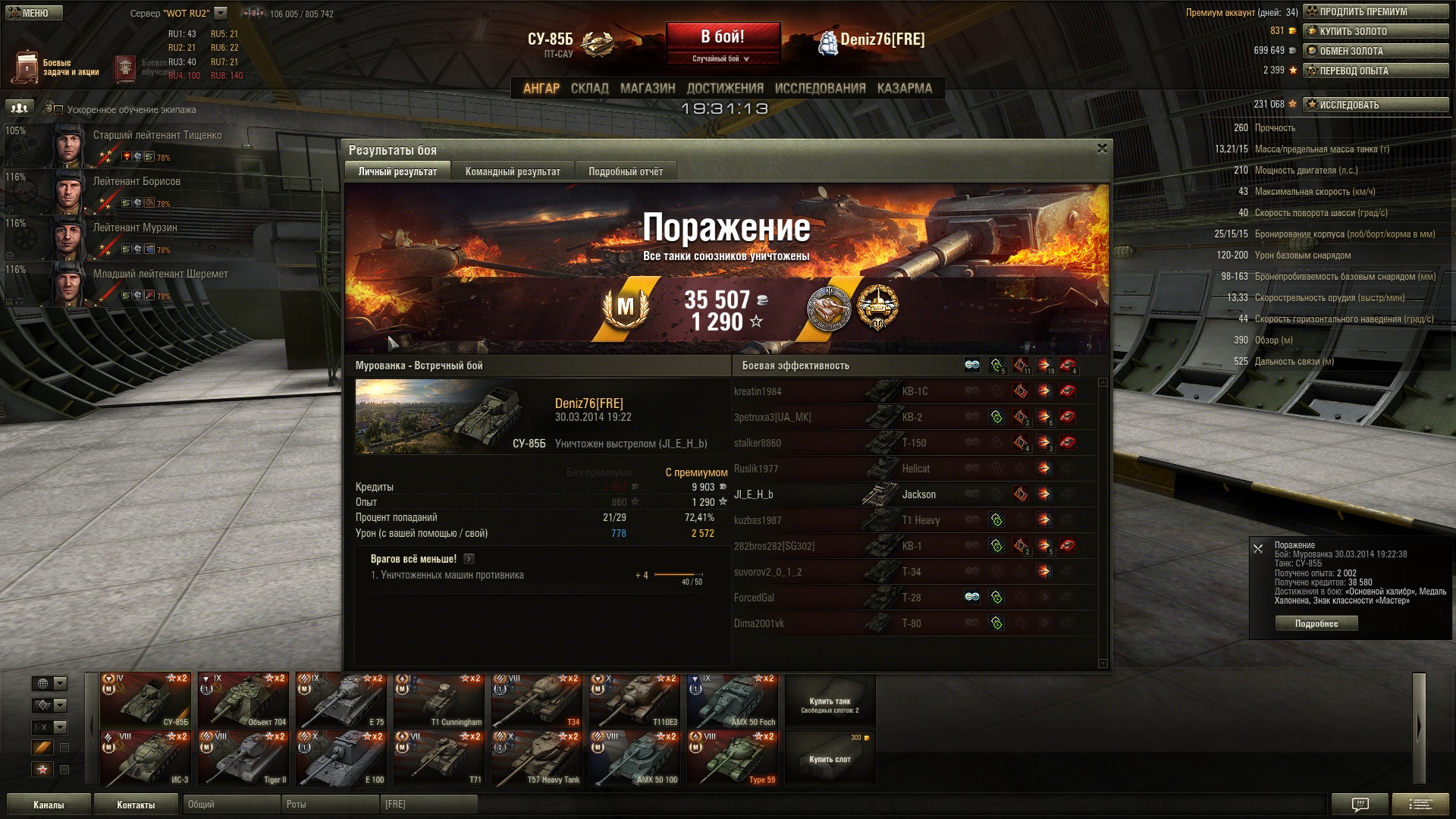This screenshot has width=1456, height=819.
Task: Open the ИССЛЕДОВАНИЯ section
Action: 820,89
